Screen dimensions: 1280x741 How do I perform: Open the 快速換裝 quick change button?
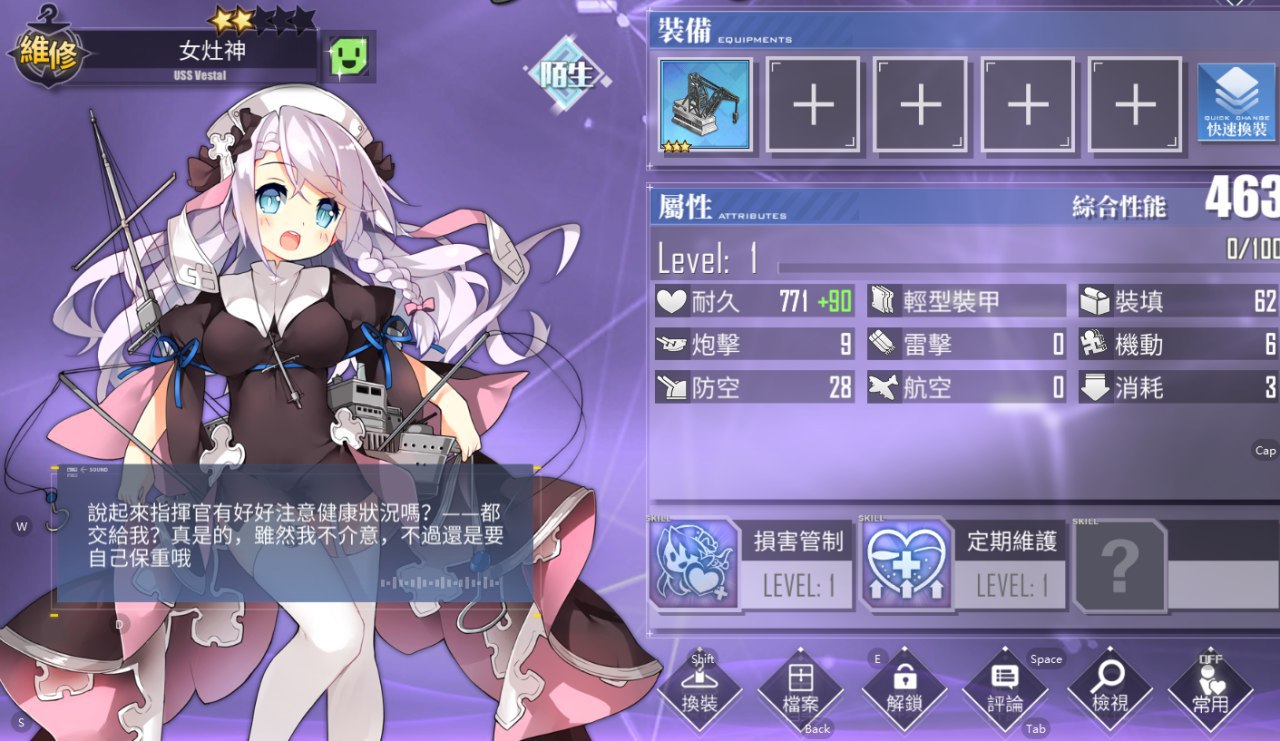(x=1236, y=105)
